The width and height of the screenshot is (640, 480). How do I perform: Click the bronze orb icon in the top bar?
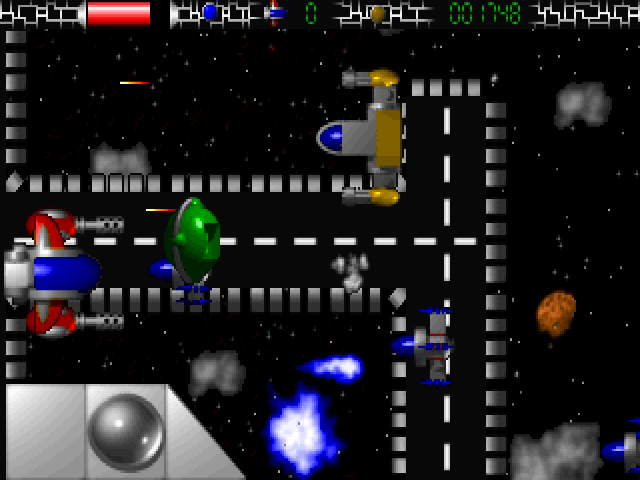377,14
